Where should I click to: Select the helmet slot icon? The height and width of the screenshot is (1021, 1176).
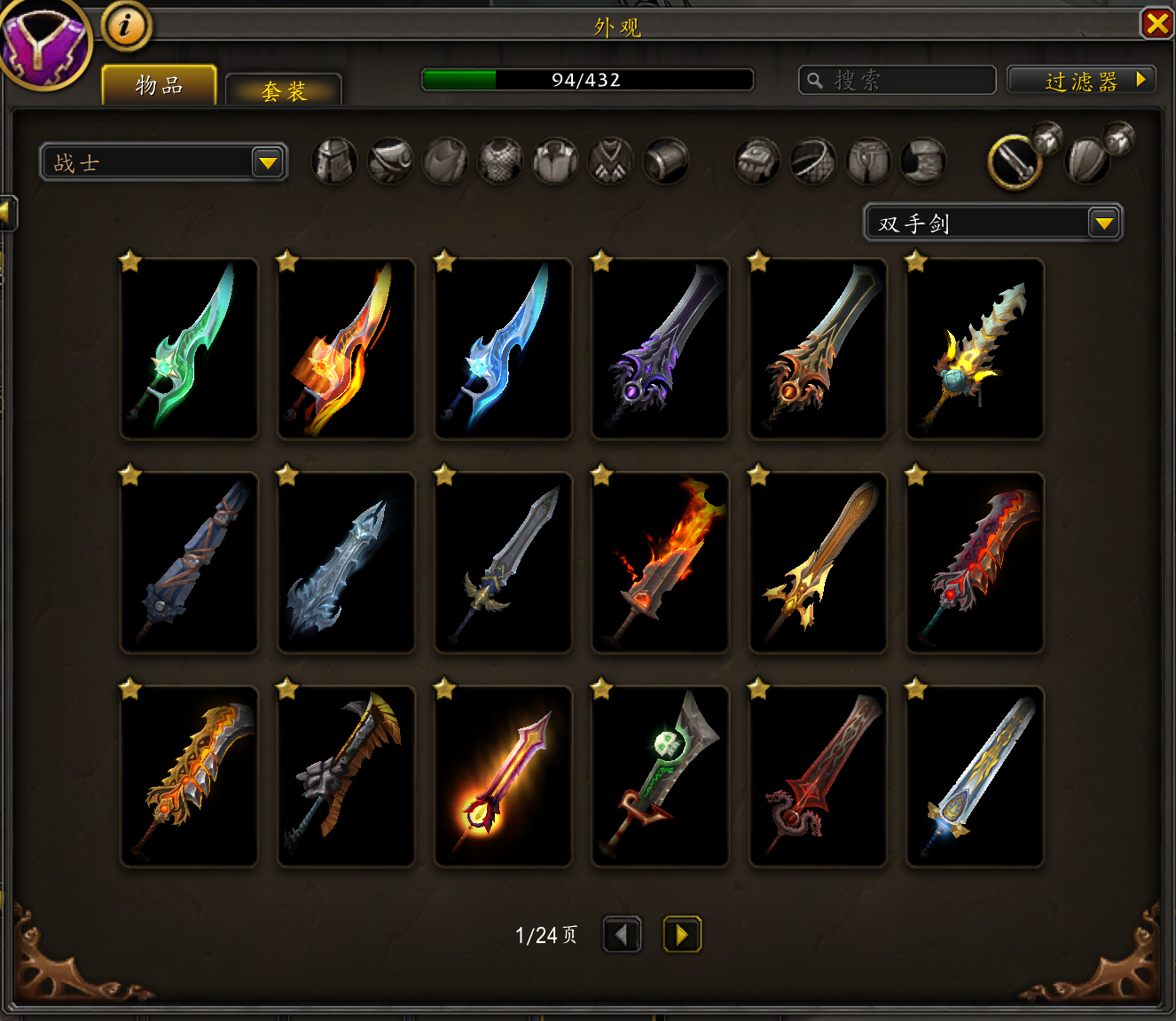coord(334,162)
